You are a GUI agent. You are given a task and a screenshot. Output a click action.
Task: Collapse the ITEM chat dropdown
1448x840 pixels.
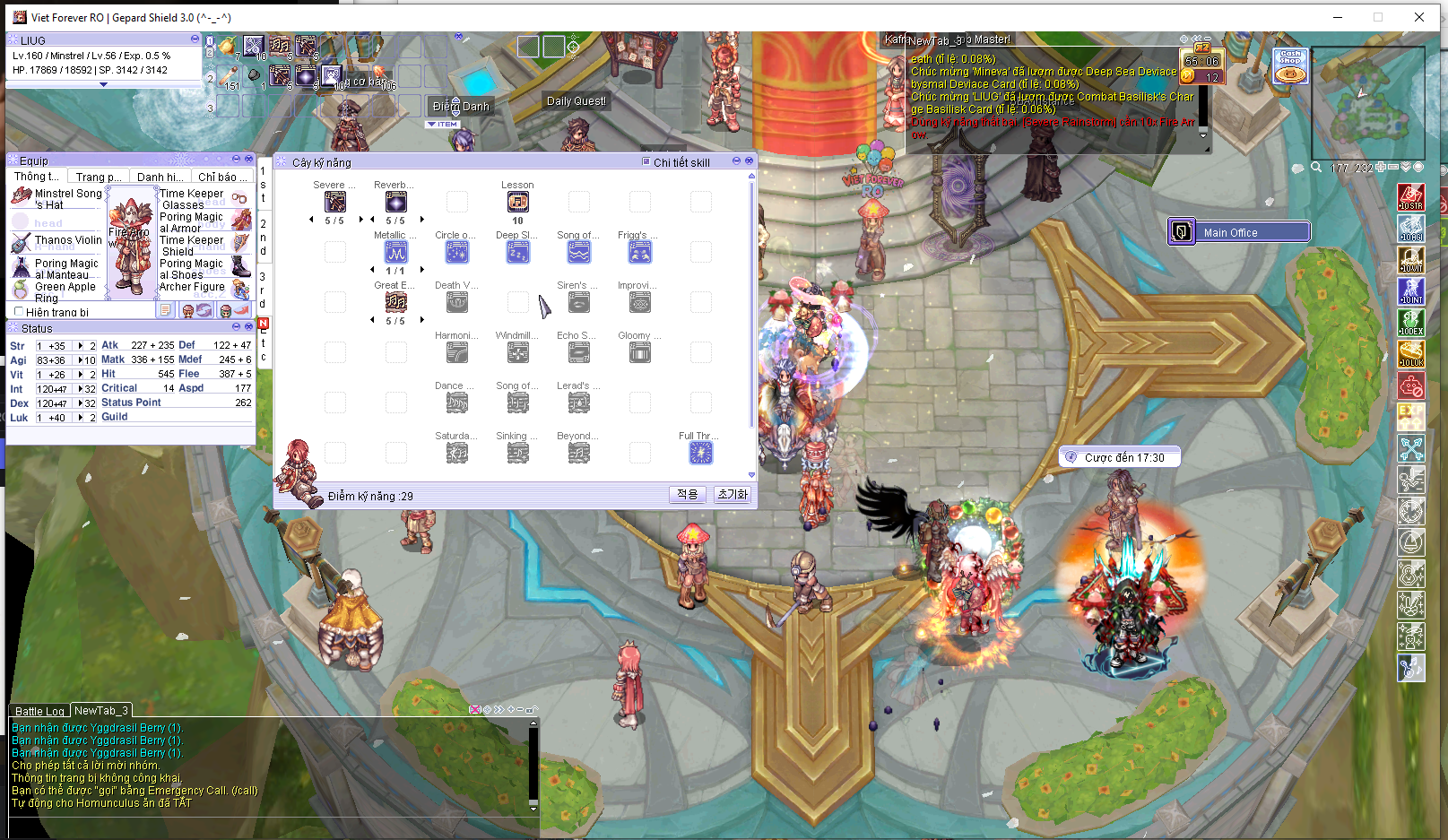pyautogui.click(x=431, y=124)
